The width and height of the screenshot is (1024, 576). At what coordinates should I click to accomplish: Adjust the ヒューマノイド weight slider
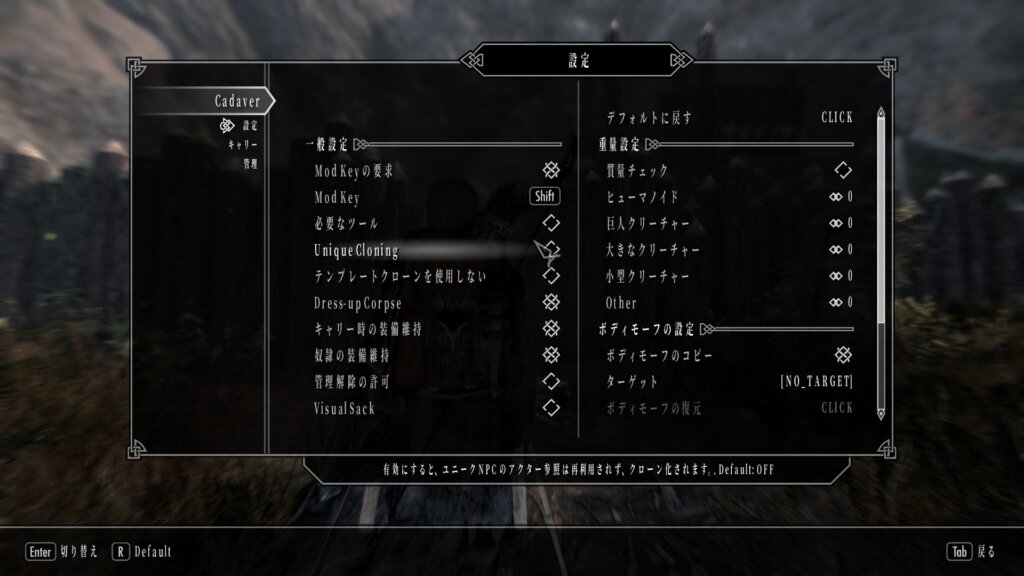click(x=841, y=197)
